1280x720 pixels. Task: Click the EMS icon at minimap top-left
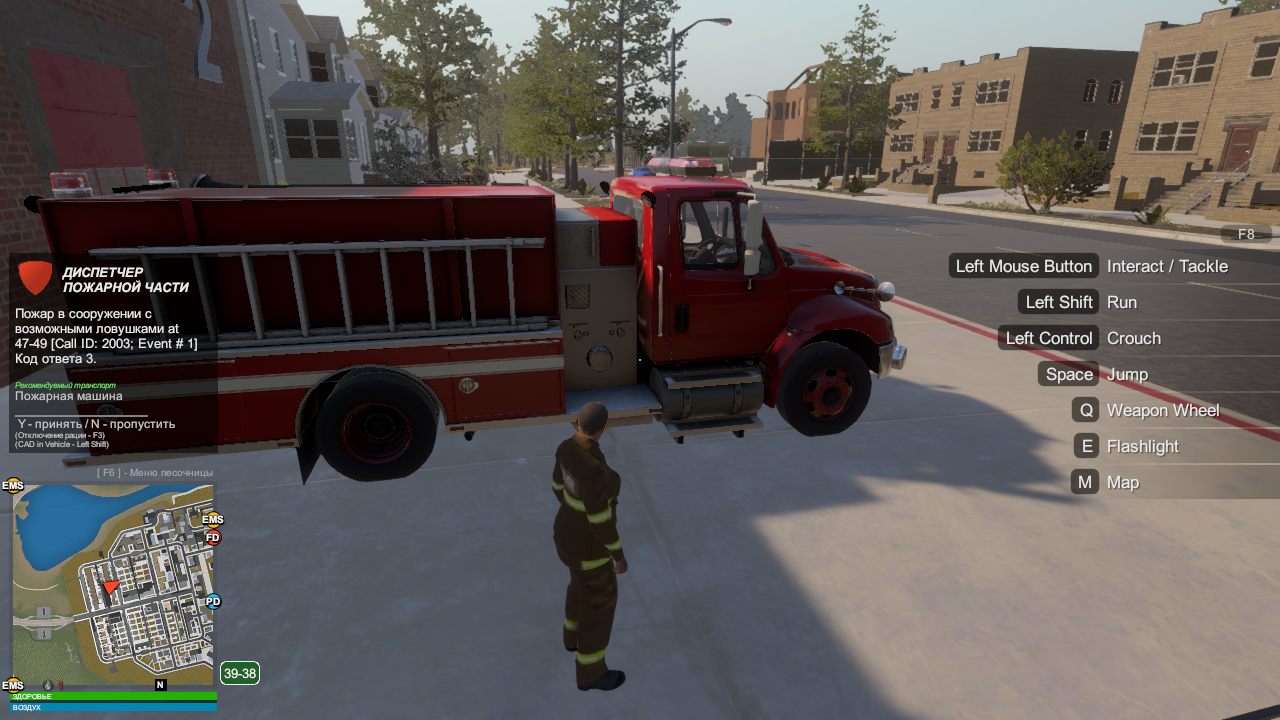[13, 485]
